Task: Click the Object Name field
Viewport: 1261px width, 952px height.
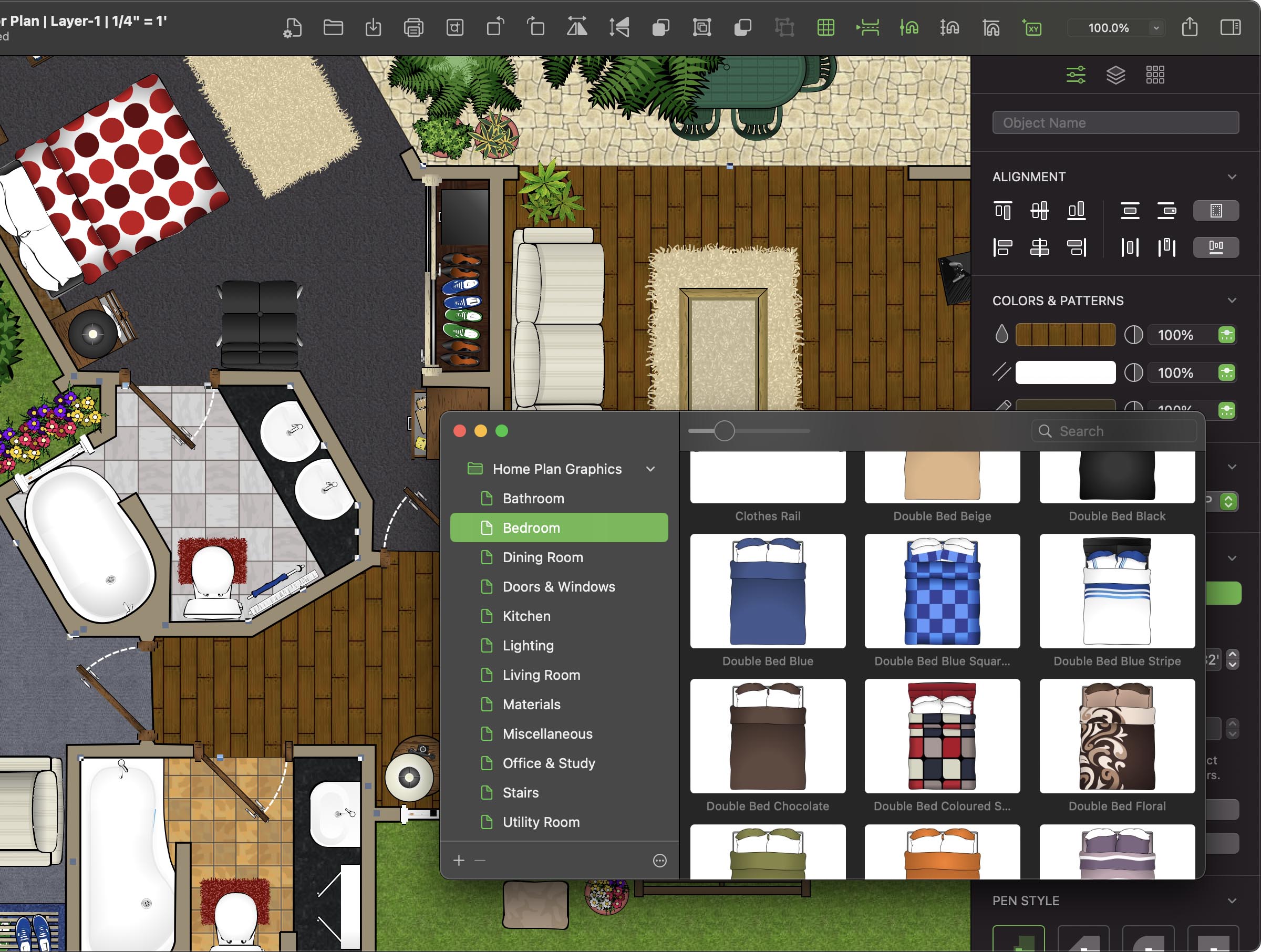Action: [x=1114, y=122]
